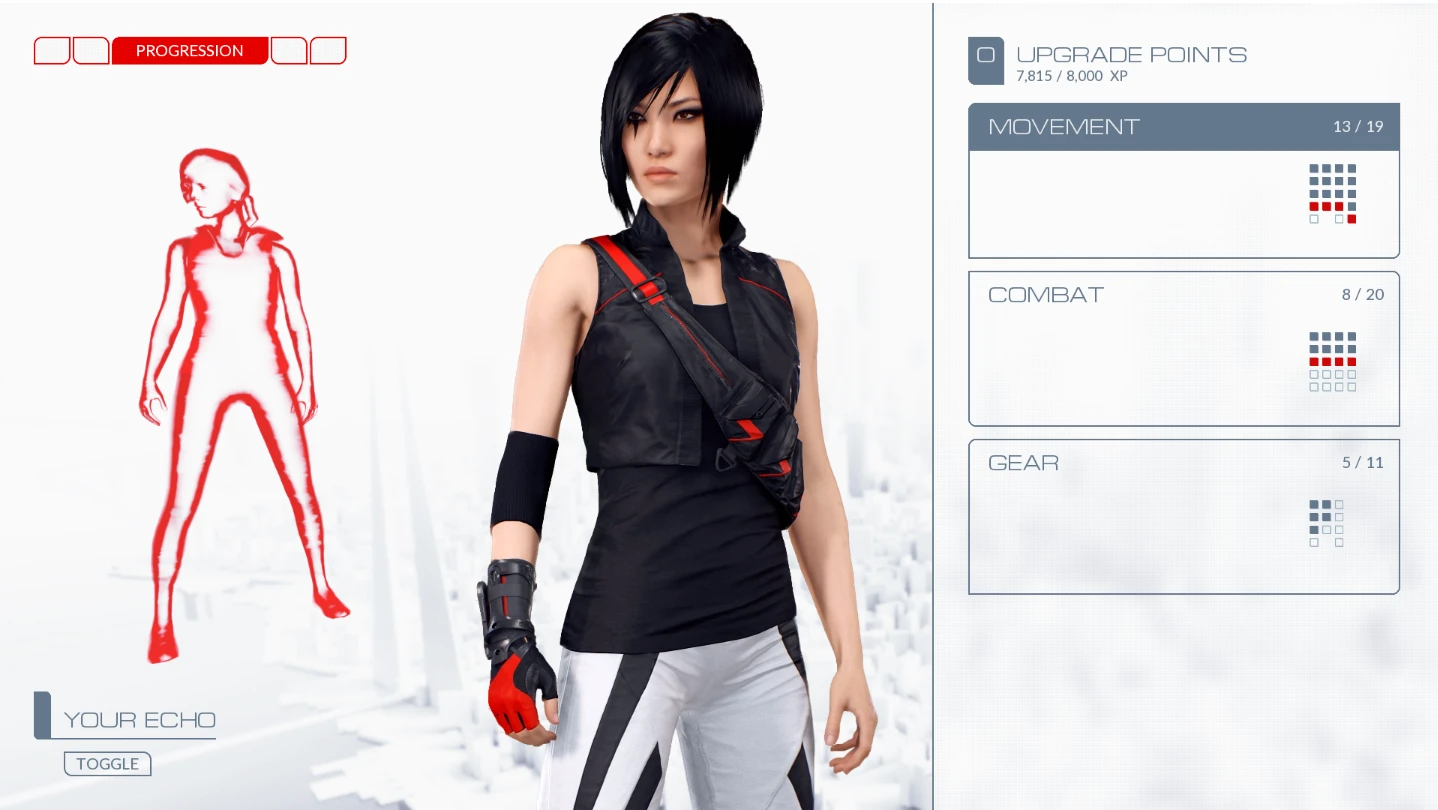The width and height of the screenshot is (1438, 810).
Task: Select a red filled Movement skill node
Action: pyautogui.click(x=1314, y=206)
